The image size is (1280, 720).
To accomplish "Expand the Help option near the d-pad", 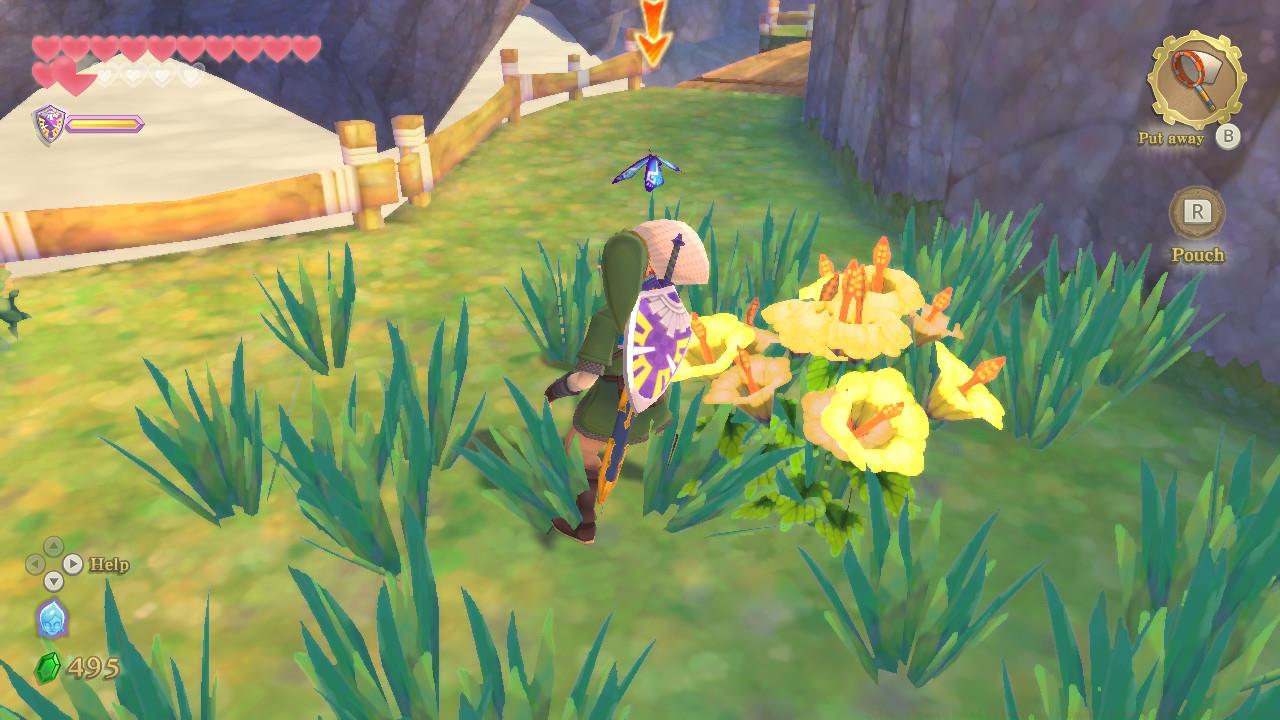I will (109, 563).
